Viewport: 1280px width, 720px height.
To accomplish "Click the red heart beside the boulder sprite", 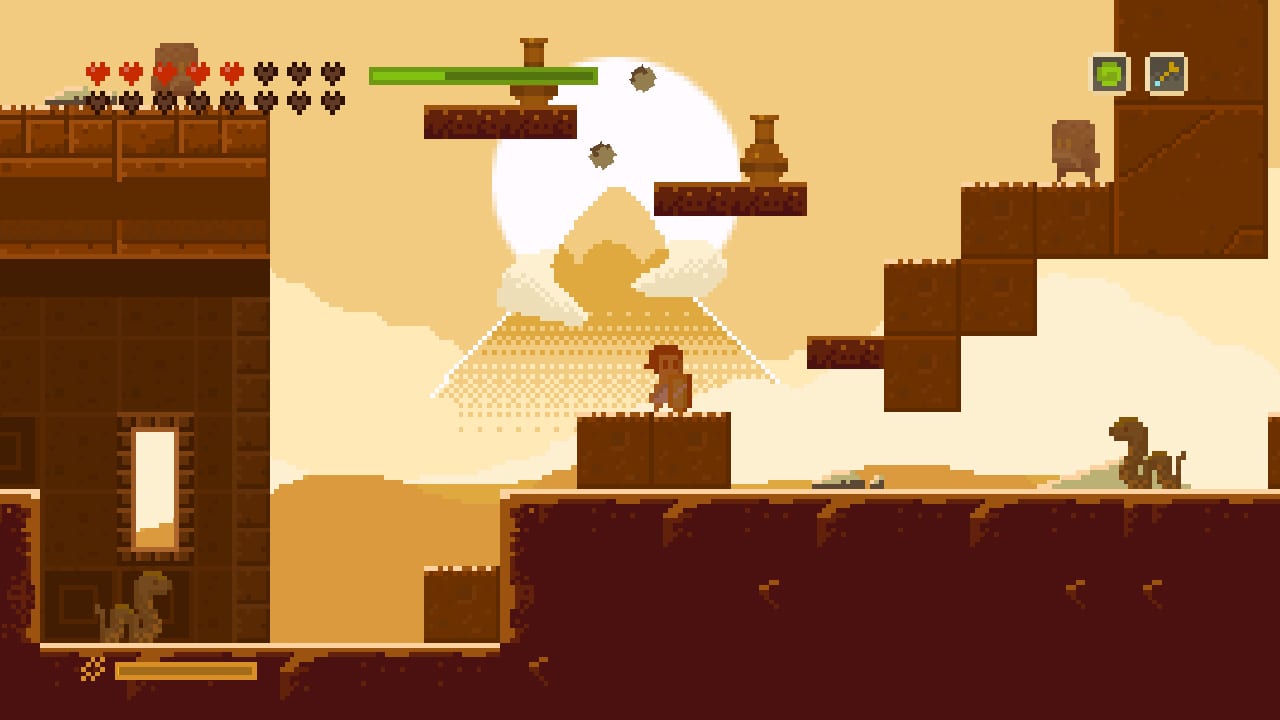I will (197, 71).
